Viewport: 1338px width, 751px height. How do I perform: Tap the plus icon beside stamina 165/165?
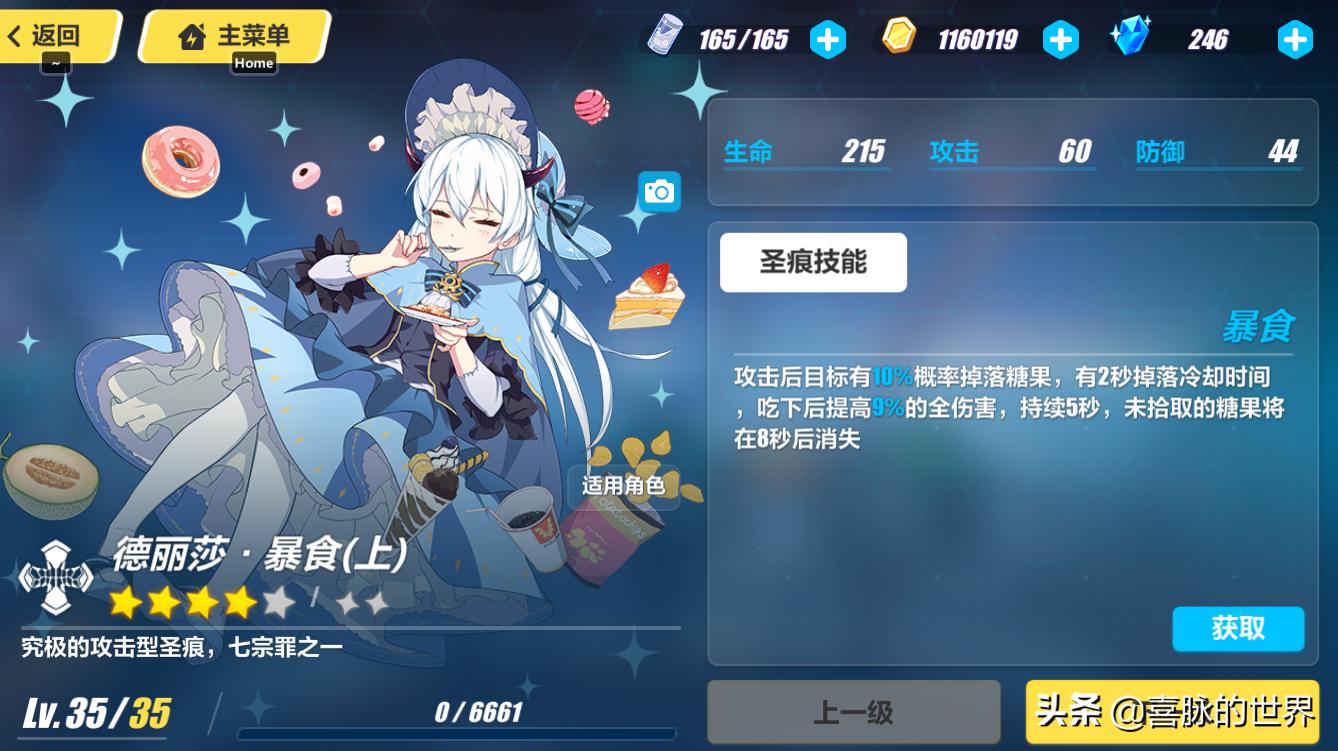(x=828, y=40)
